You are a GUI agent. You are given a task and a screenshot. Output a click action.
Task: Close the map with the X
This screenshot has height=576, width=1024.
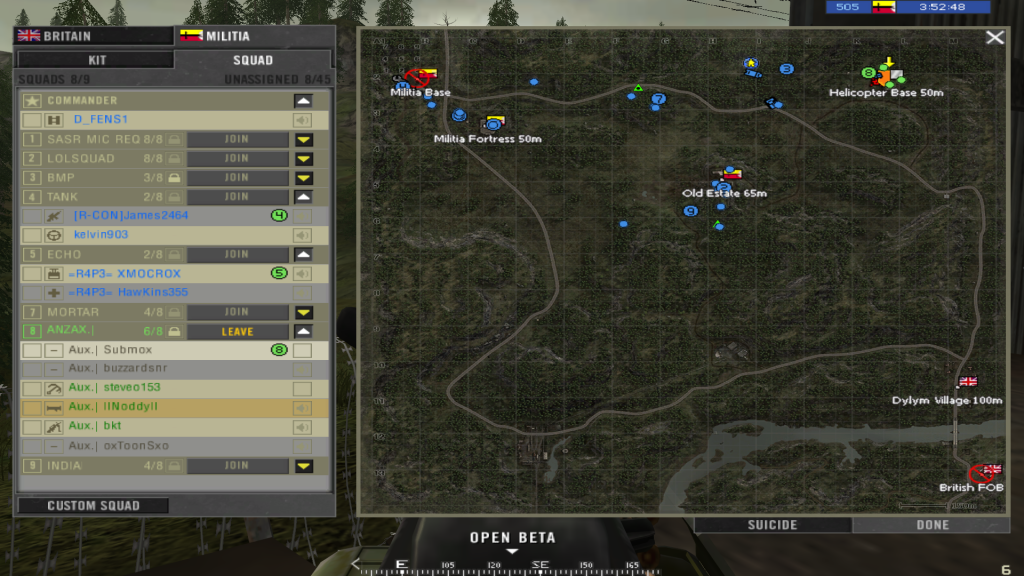point(994,38)
